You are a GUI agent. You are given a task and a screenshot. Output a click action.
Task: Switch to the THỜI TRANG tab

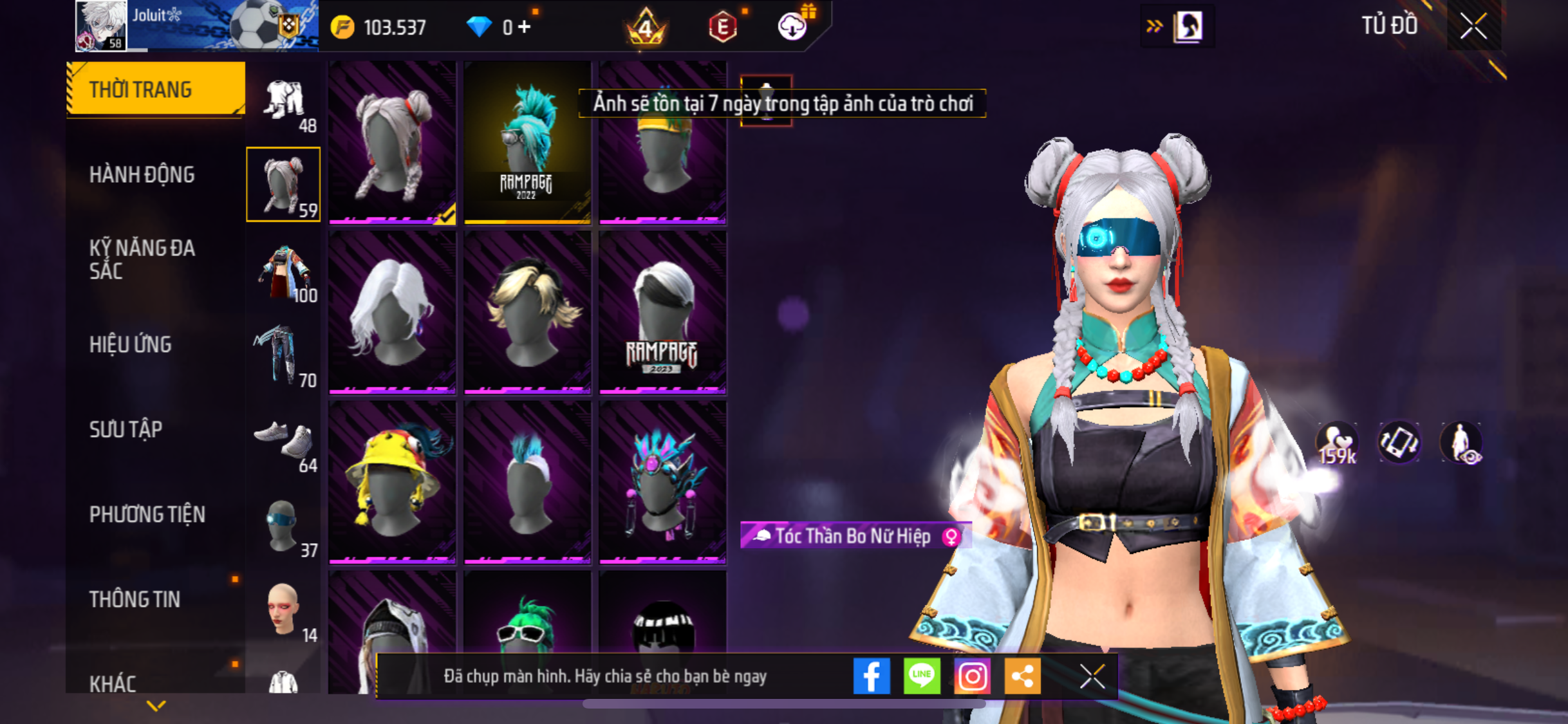click(155, 89)
